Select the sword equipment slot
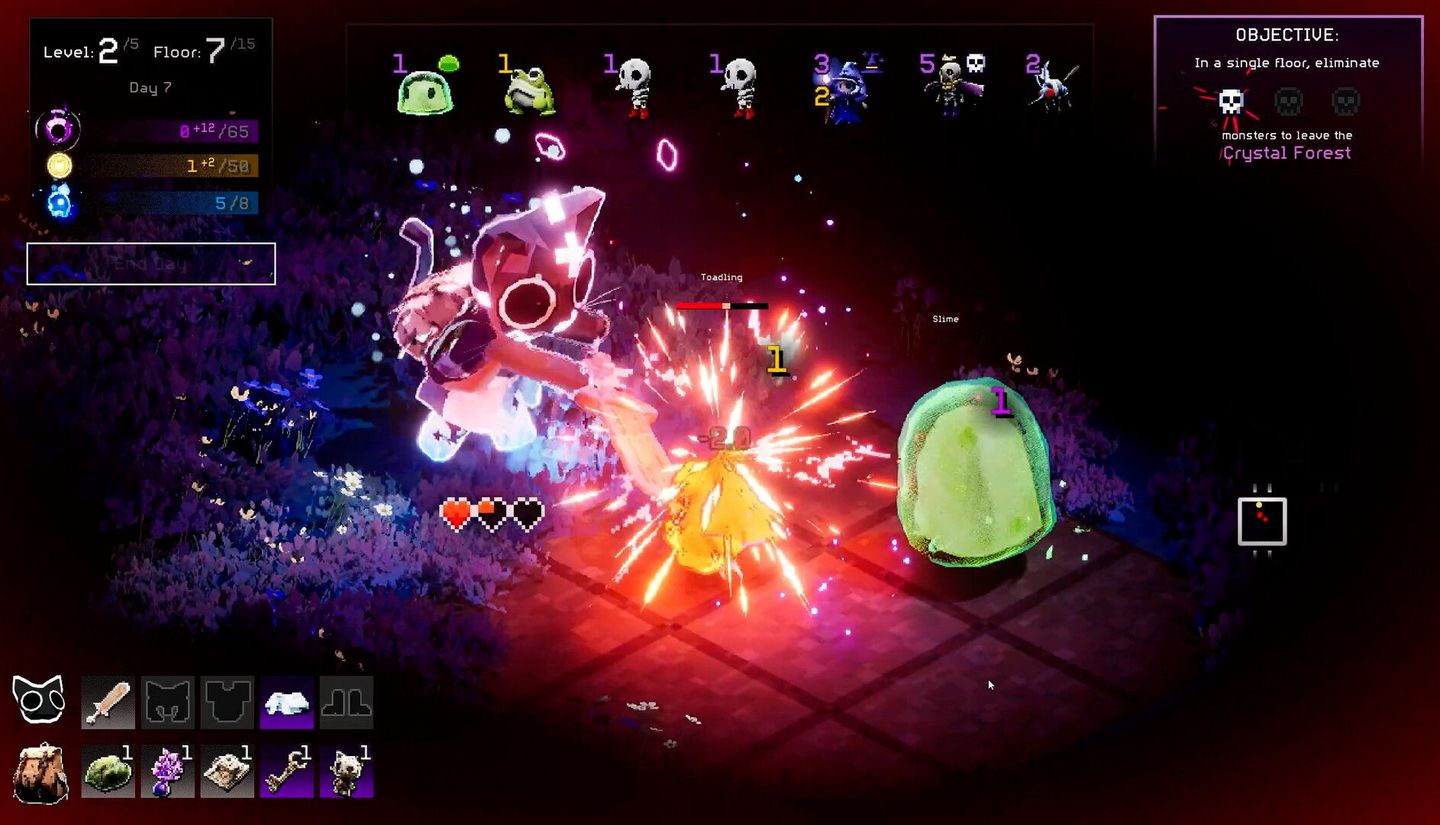Screen dimensions: 1440x825 click(x=107, y=702)
